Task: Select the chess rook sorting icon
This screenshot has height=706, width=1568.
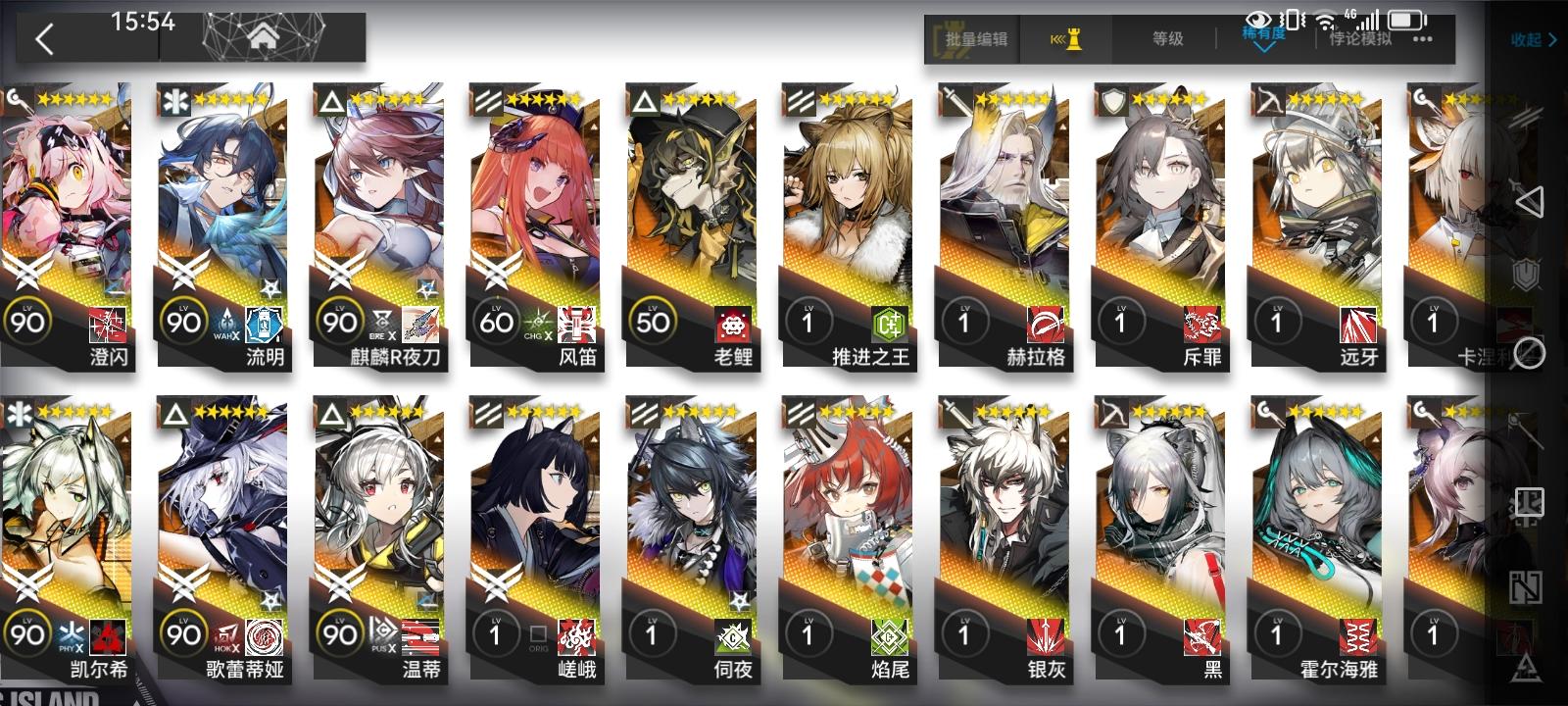Action: 1068,39
